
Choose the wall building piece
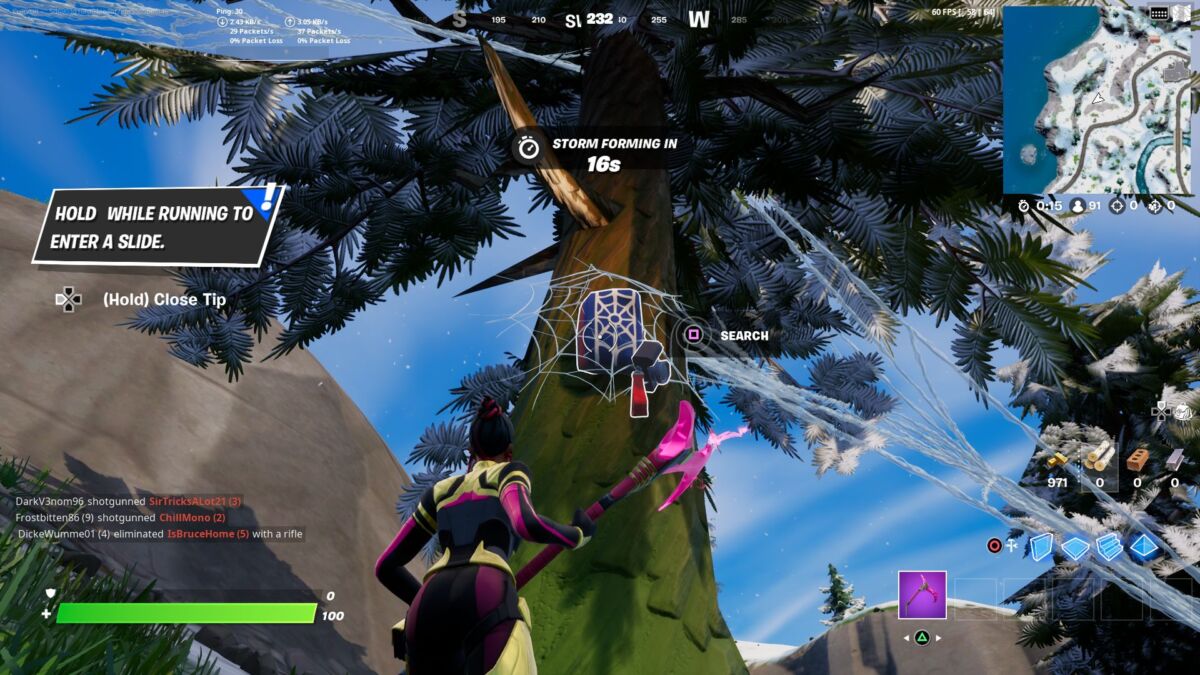click(1041, 546)
